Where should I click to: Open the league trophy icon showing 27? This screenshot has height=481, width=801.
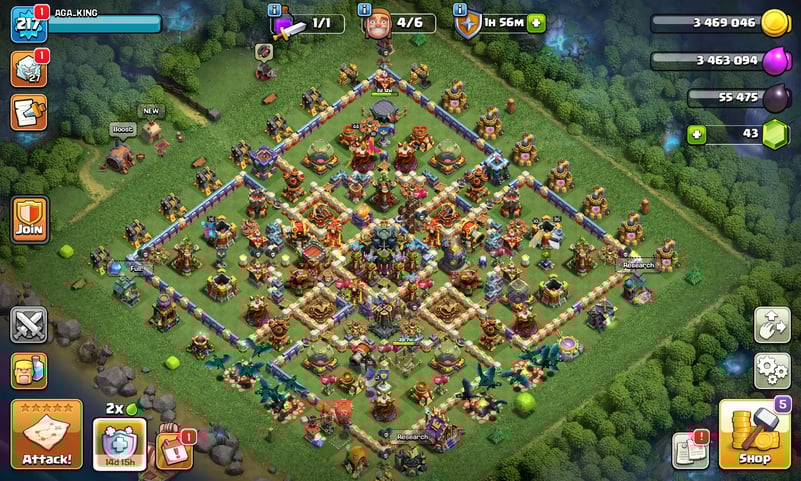[28, 68]
